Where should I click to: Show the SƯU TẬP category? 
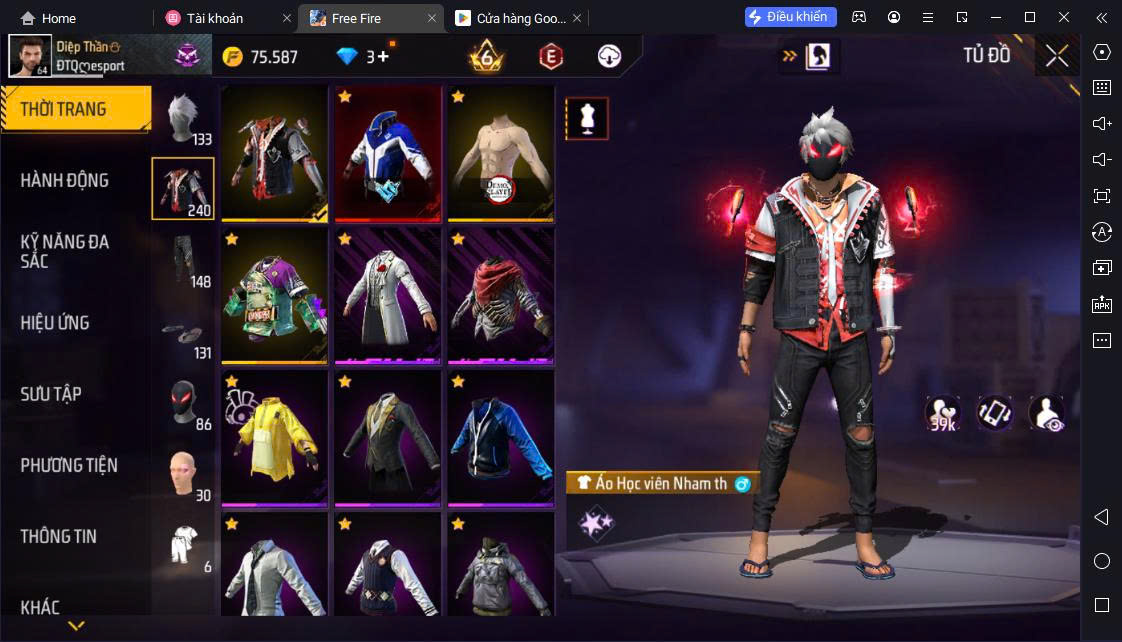pos(51,394)
